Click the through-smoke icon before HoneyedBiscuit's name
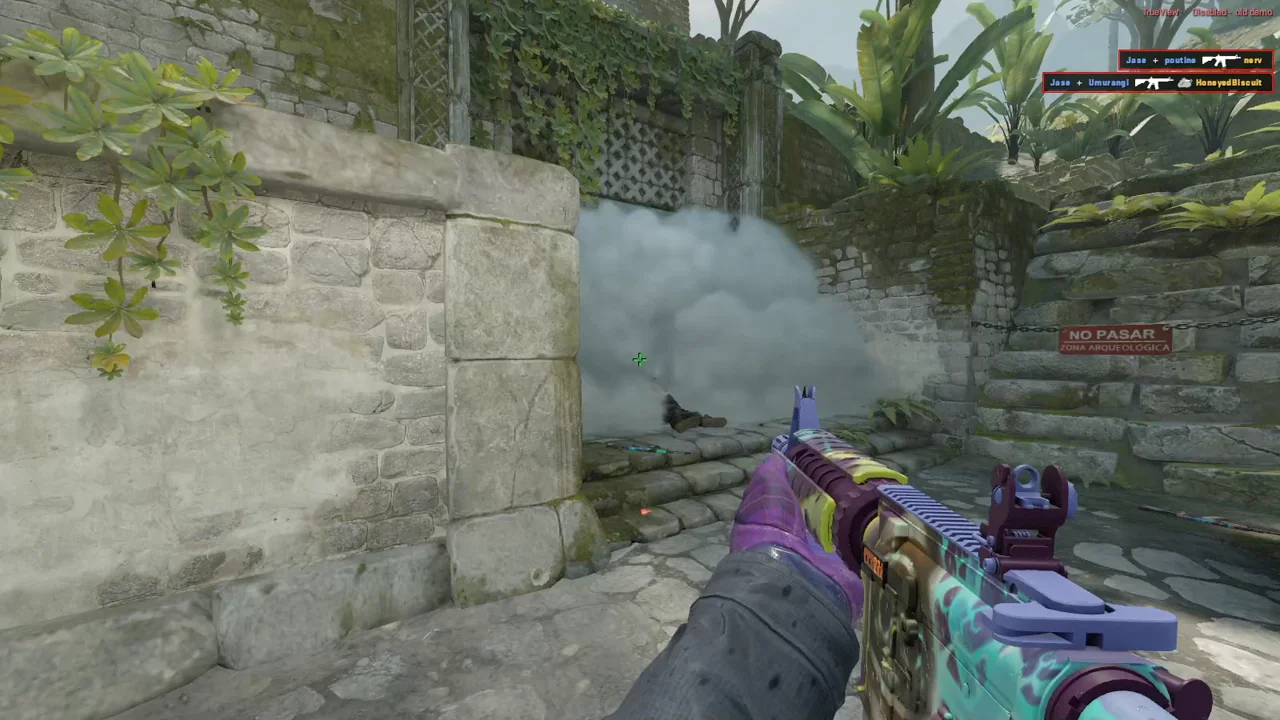The image size is (1280, 720). [x=1186, y=83]
